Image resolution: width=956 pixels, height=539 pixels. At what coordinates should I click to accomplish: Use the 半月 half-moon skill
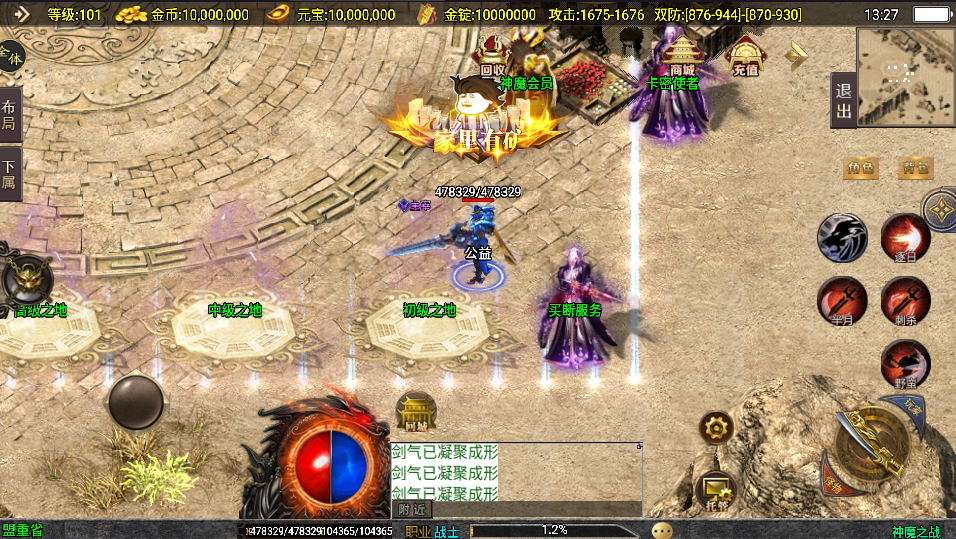[x=842, y=301]
